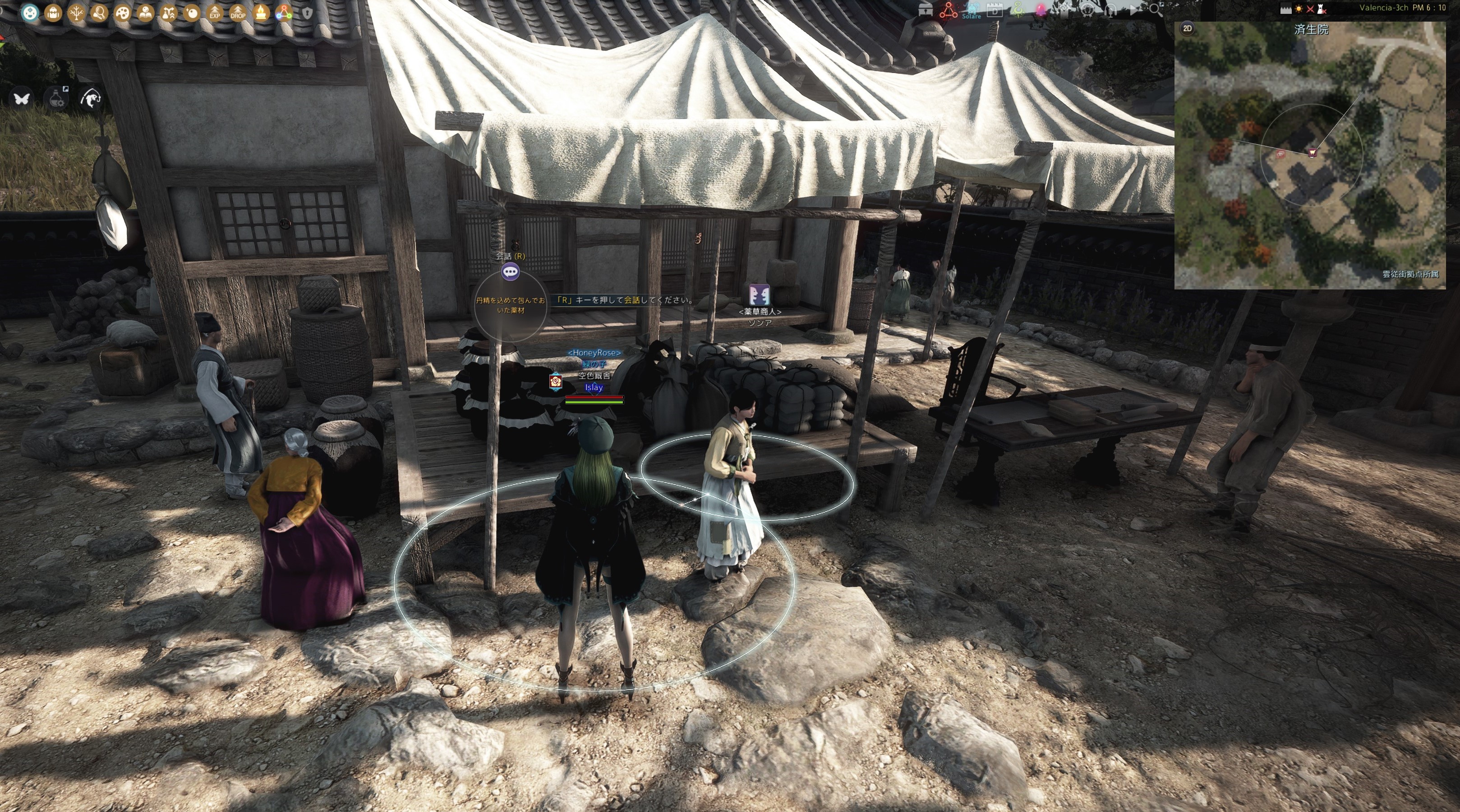The image size is (1460, 812).
Task: Open the calendar D icon
Action: 994,9
